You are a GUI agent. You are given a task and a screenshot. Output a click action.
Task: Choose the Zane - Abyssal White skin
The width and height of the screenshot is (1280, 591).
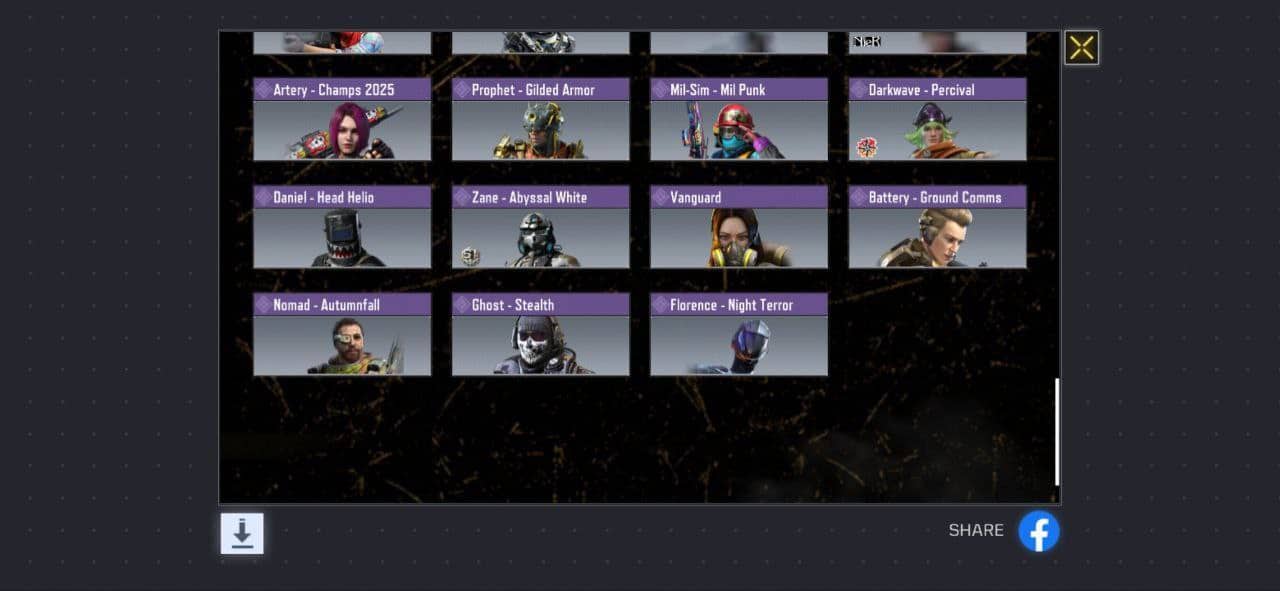coord(540,227)
